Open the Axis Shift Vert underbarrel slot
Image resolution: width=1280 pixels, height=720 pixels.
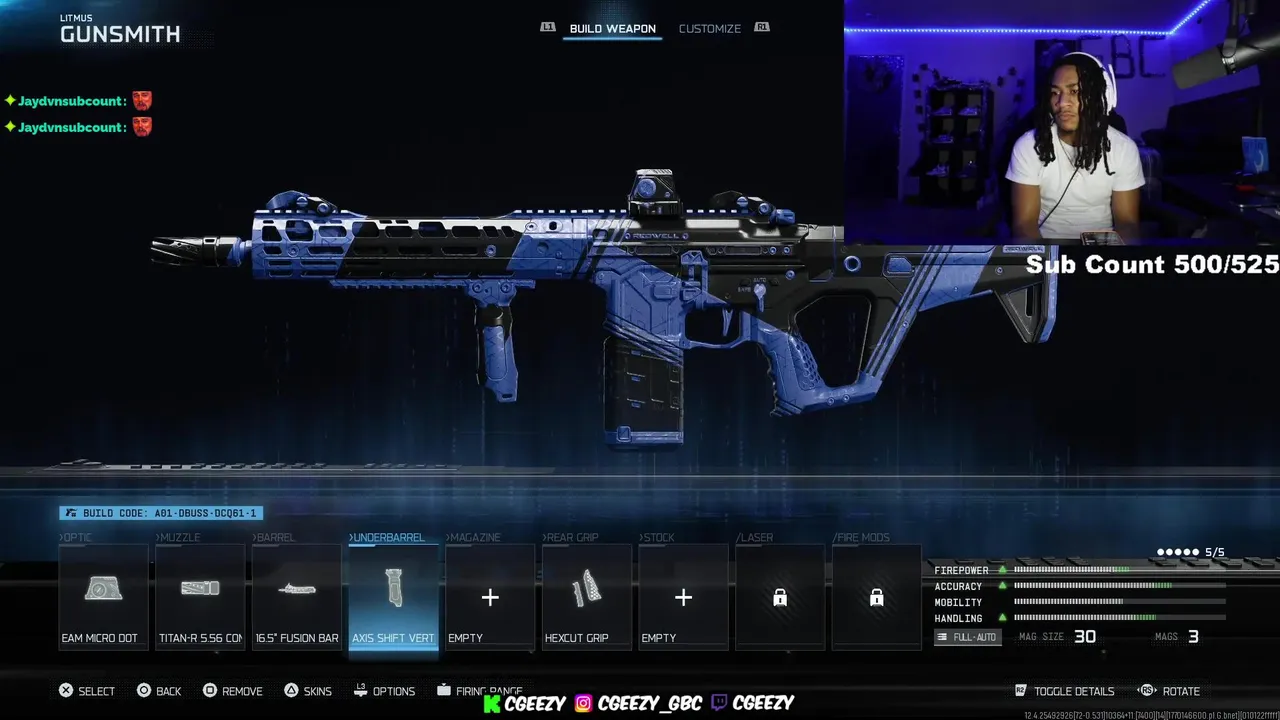point(393,597)
